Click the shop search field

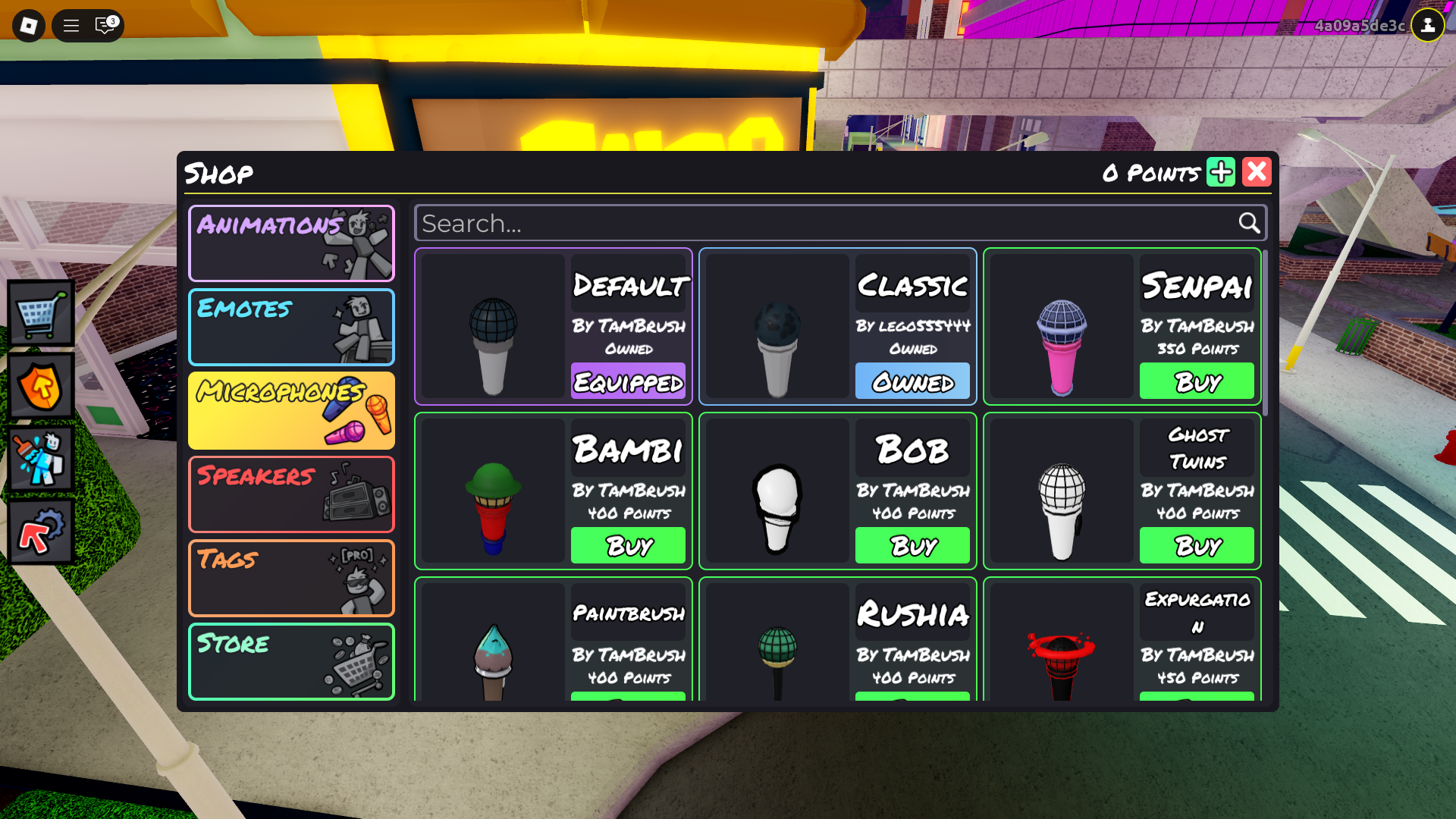(x=827, y=223)
